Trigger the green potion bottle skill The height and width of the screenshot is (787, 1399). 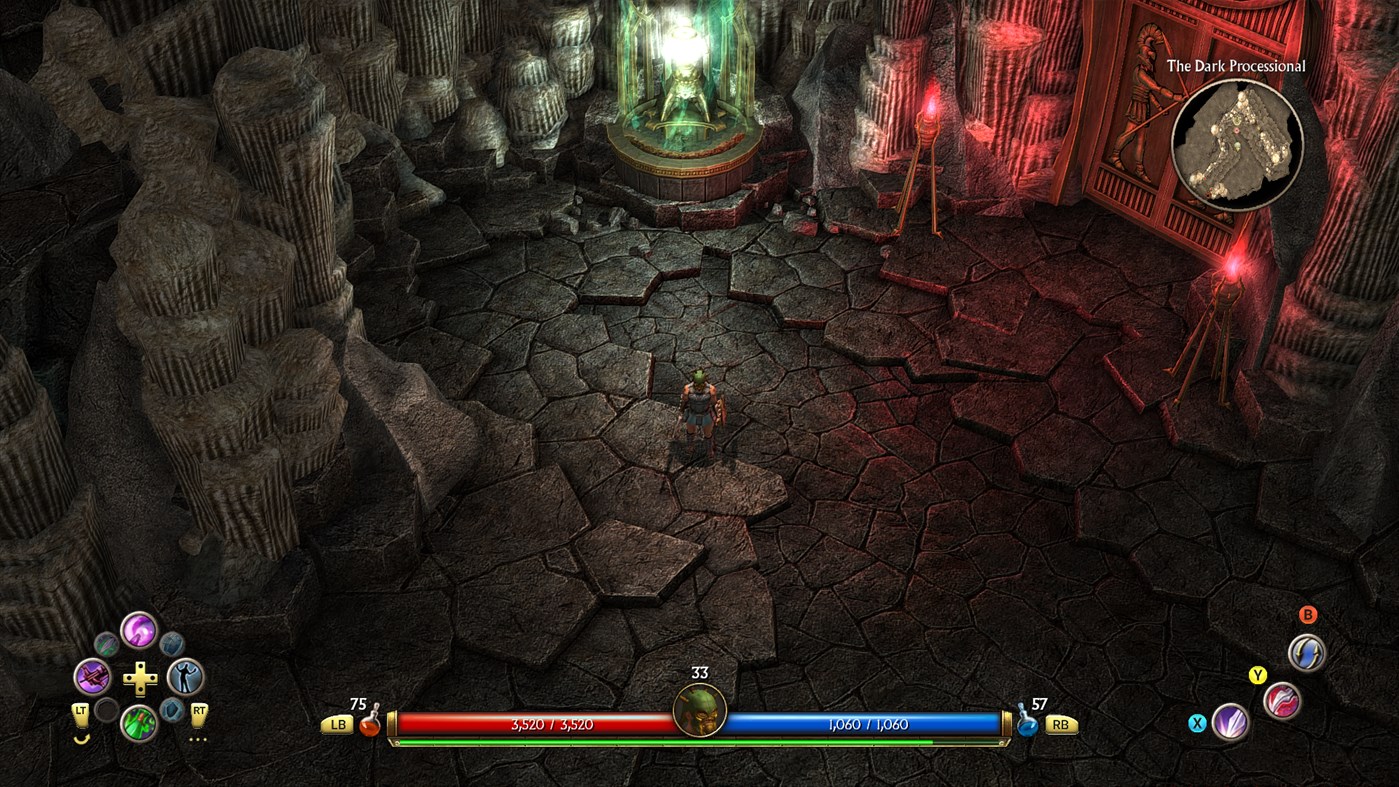tap(139, 722)
